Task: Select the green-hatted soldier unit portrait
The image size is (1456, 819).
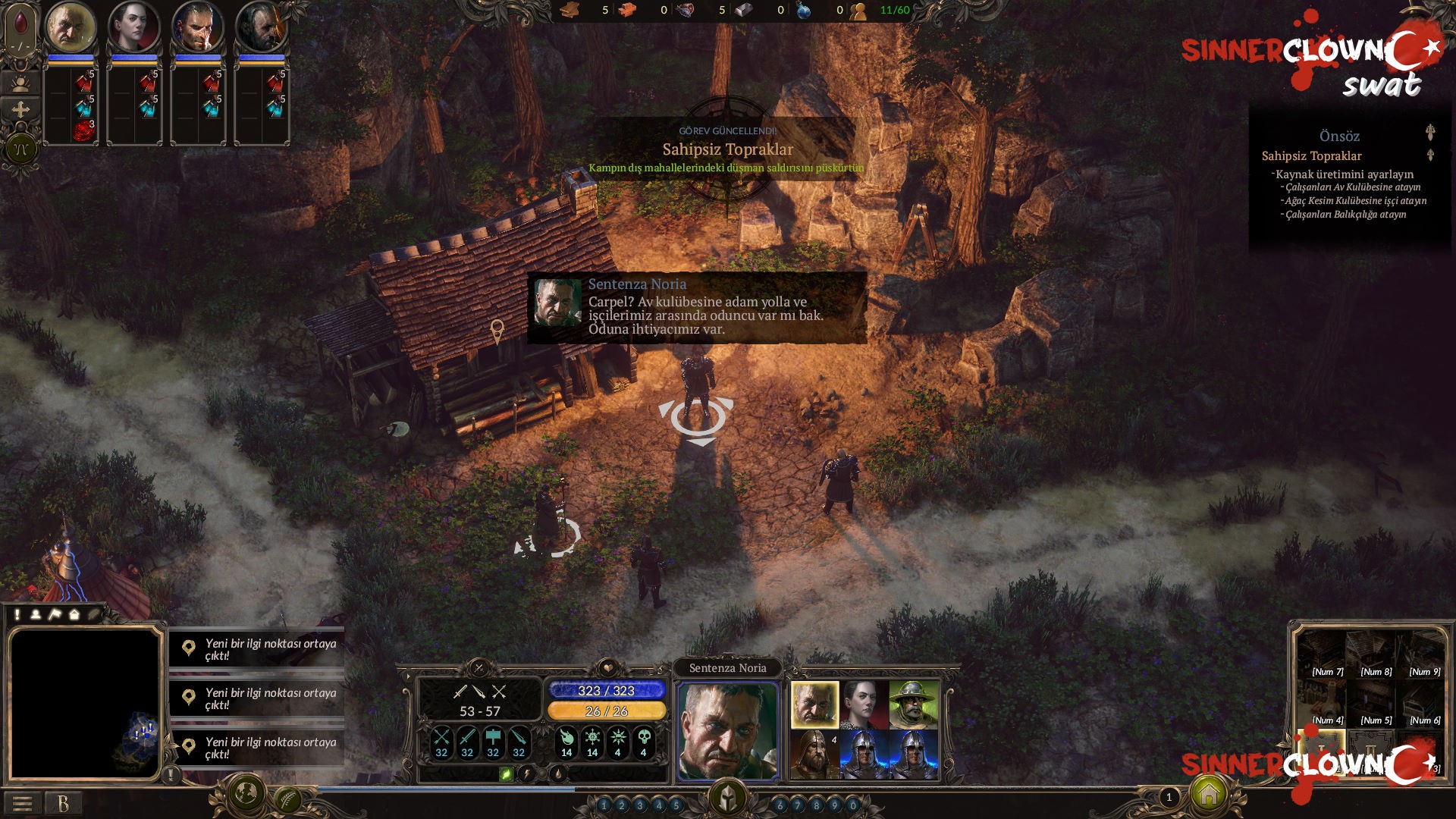Action: [913, 704]
